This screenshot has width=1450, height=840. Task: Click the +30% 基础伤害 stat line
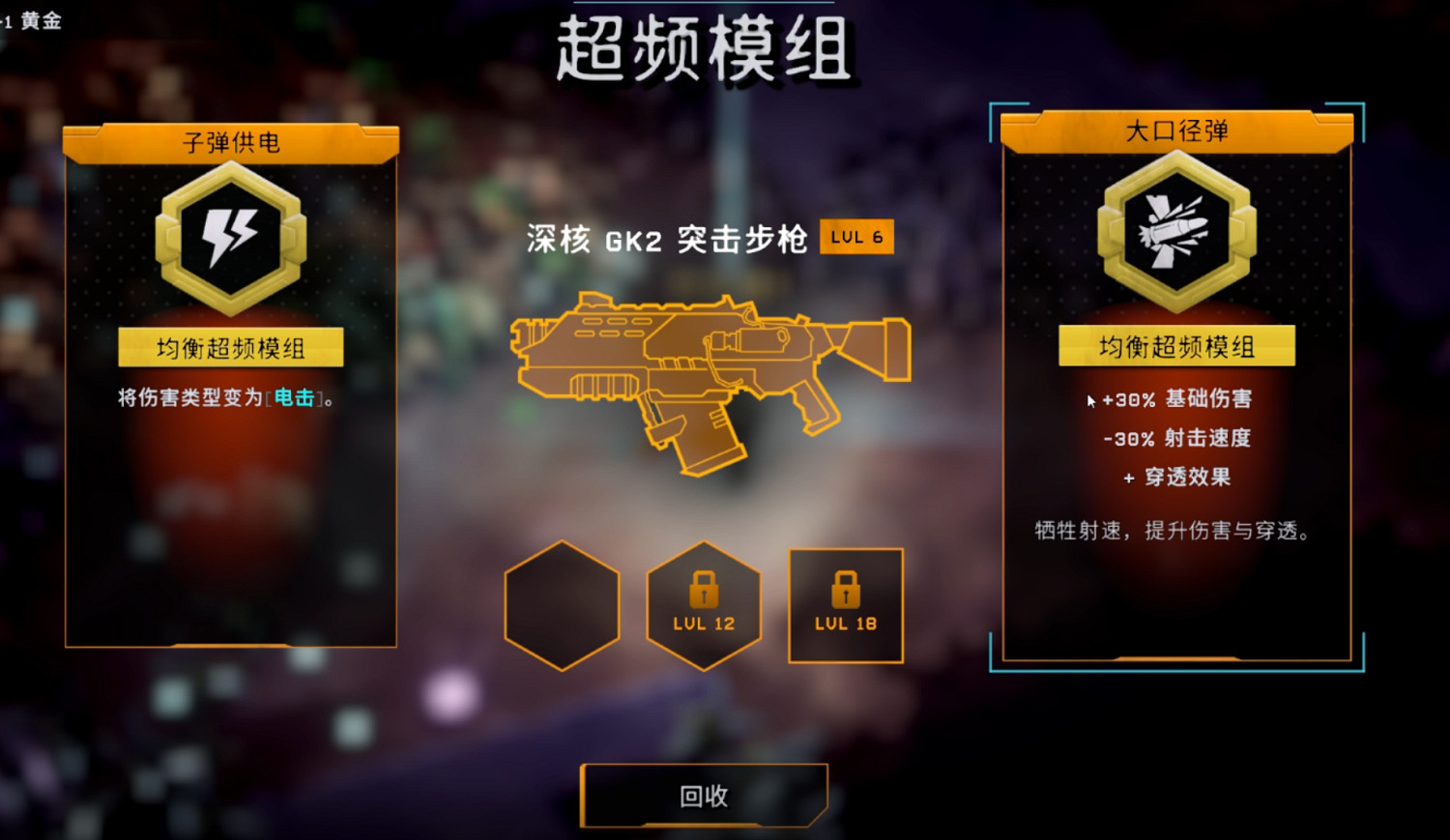coord(1178,399)
